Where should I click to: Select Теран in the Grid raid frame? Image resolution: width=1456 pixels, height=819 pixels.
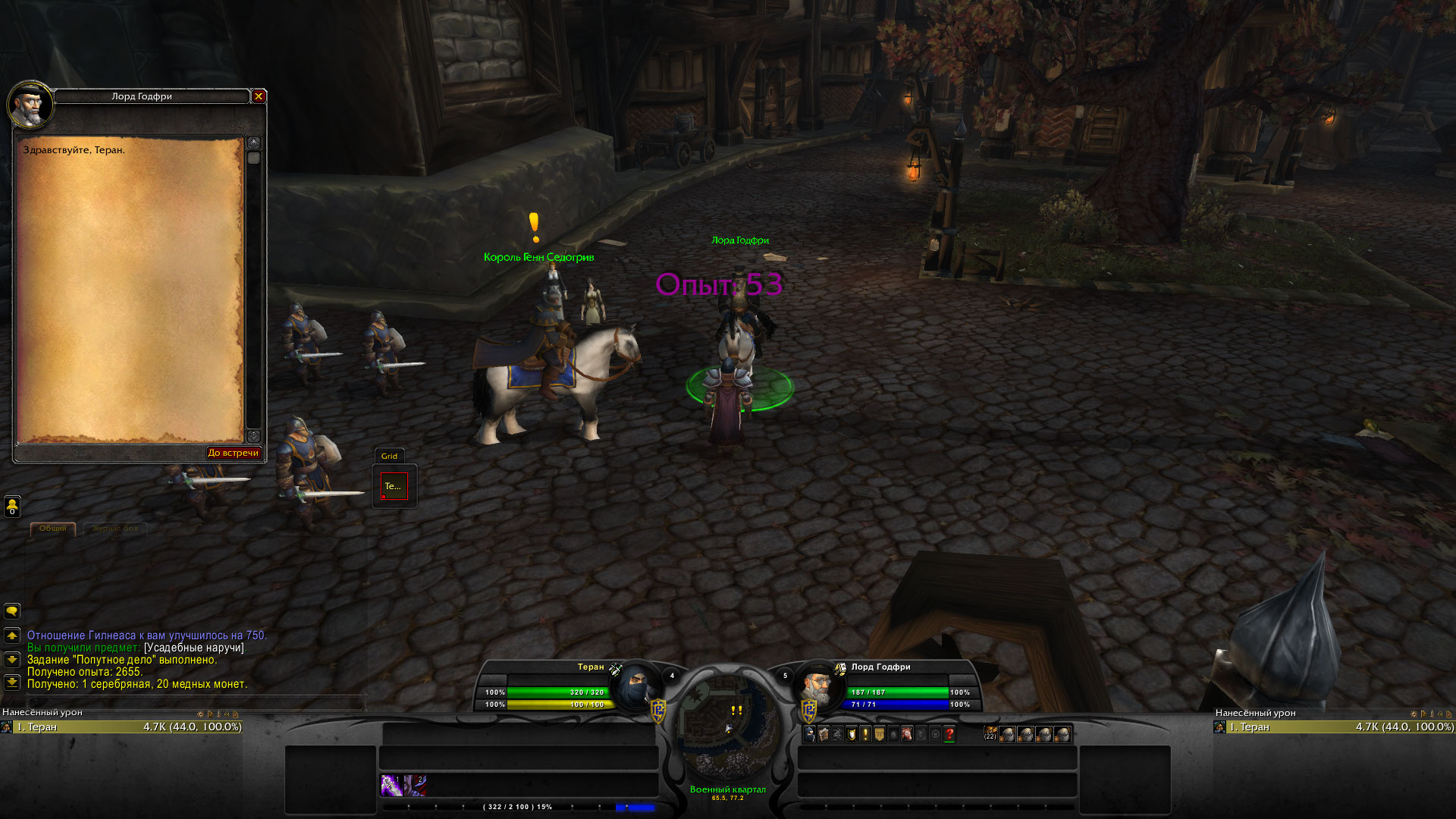point(394,486)
